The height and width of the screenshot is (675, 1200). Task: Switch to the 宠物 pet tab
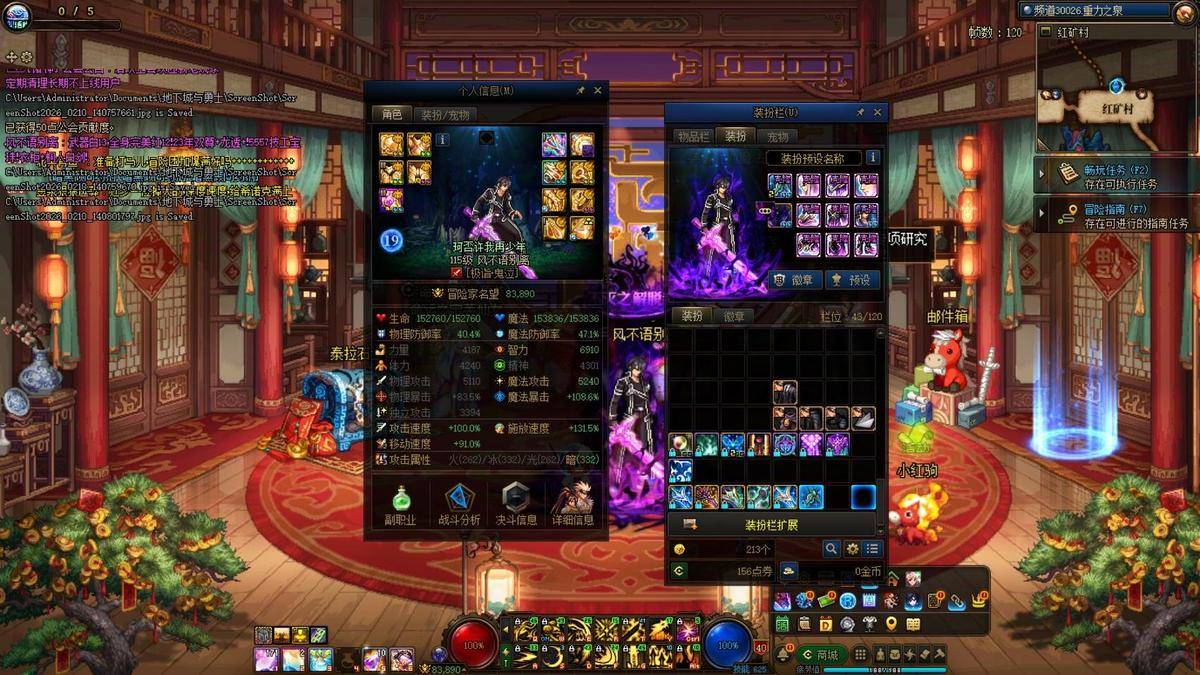(x=777, y=136)
